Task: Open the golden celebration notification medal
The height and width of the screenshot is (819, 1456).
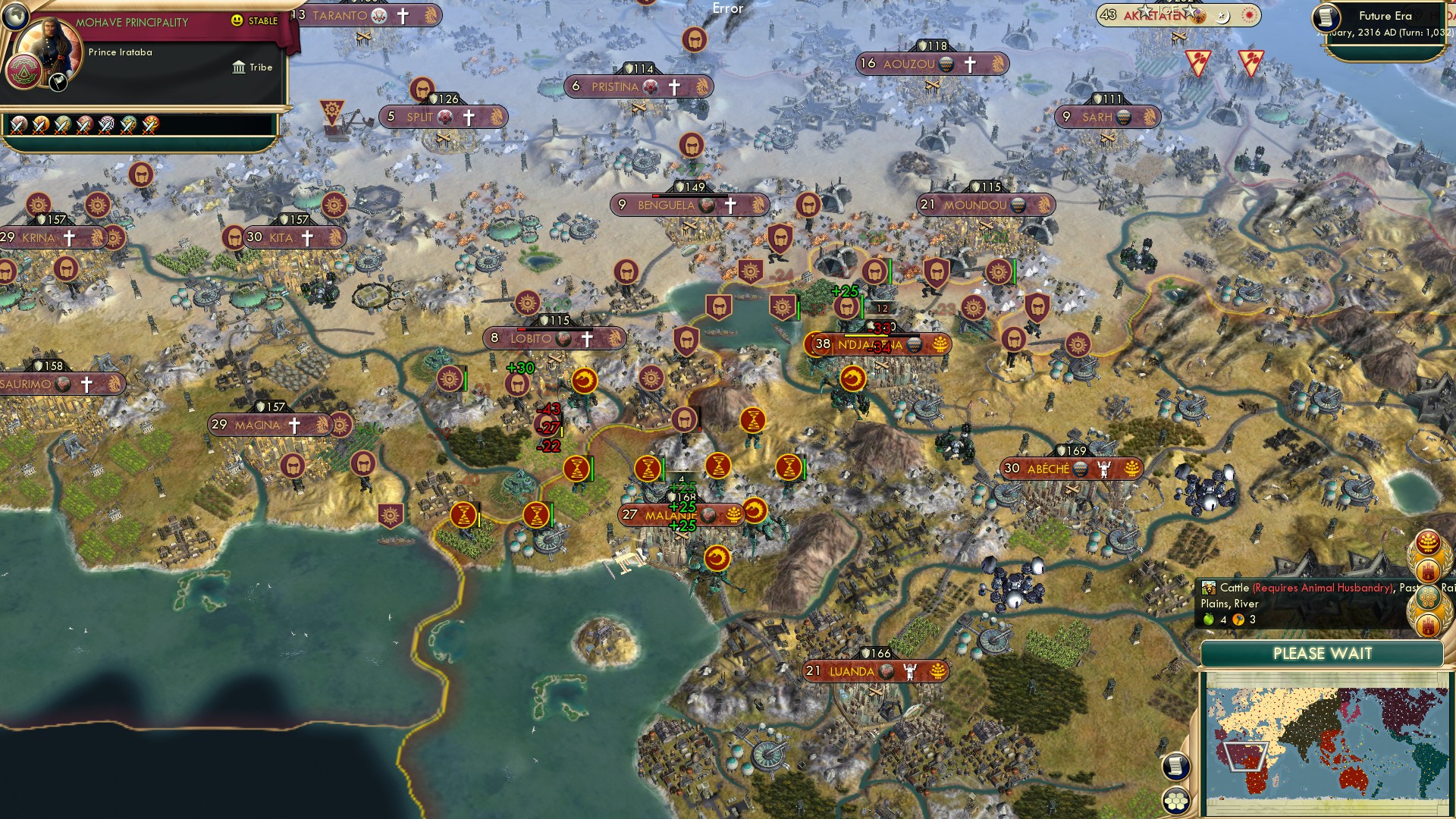Action: (1429, 541)
